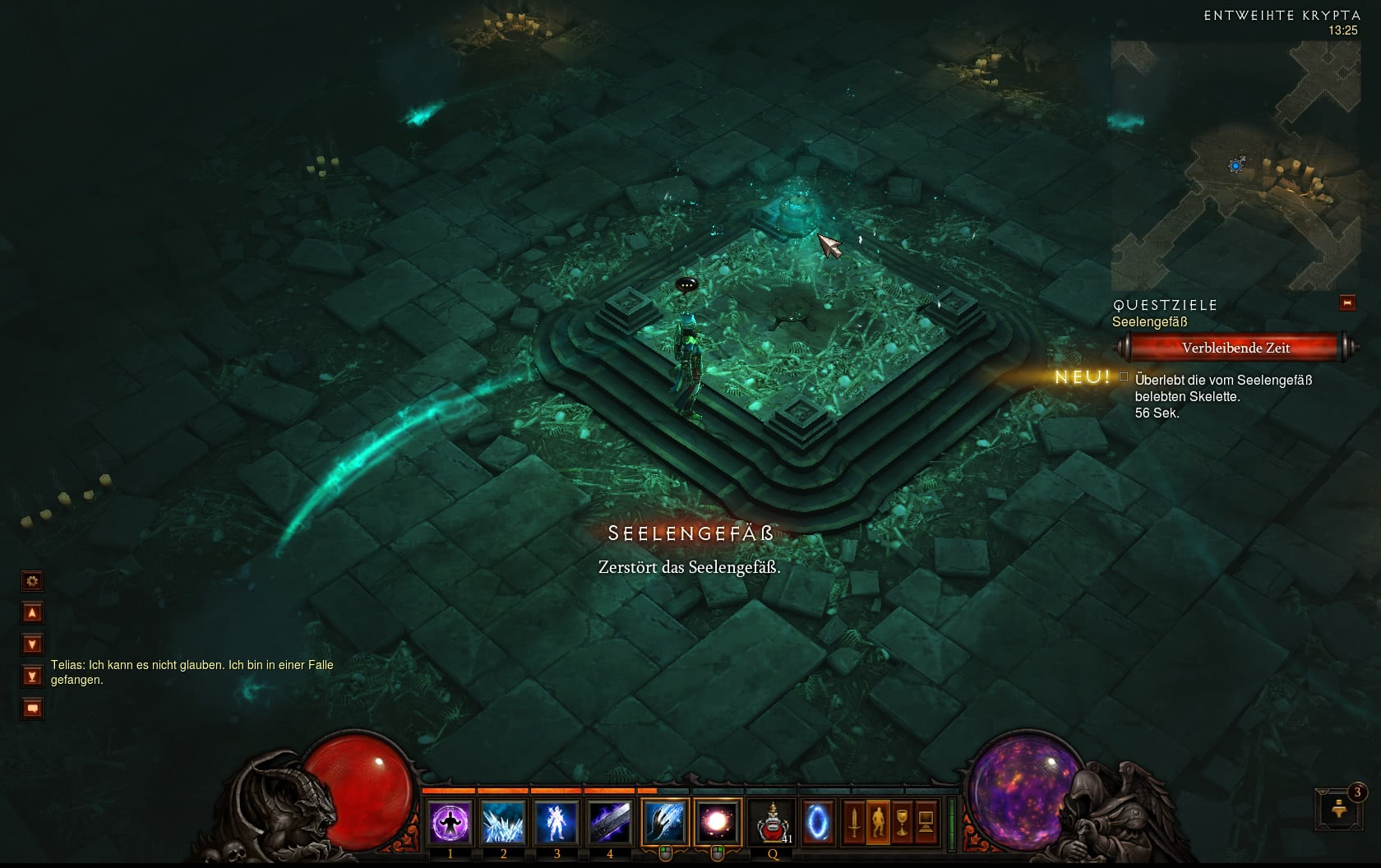Viewport: 1381px width, 868px height.
Task: Use the glowing blue figure skill in slot 3
Action: click(557, 822)
